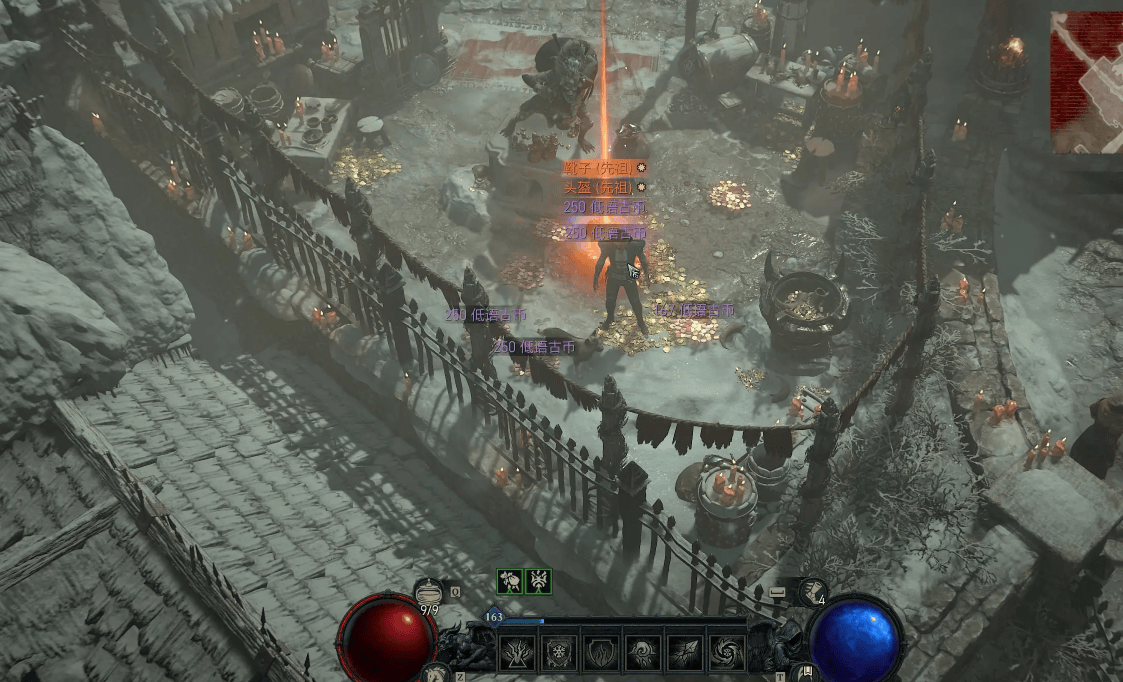
Task: Summon the mount via horse head icon
Action: [x=434, y=673]
